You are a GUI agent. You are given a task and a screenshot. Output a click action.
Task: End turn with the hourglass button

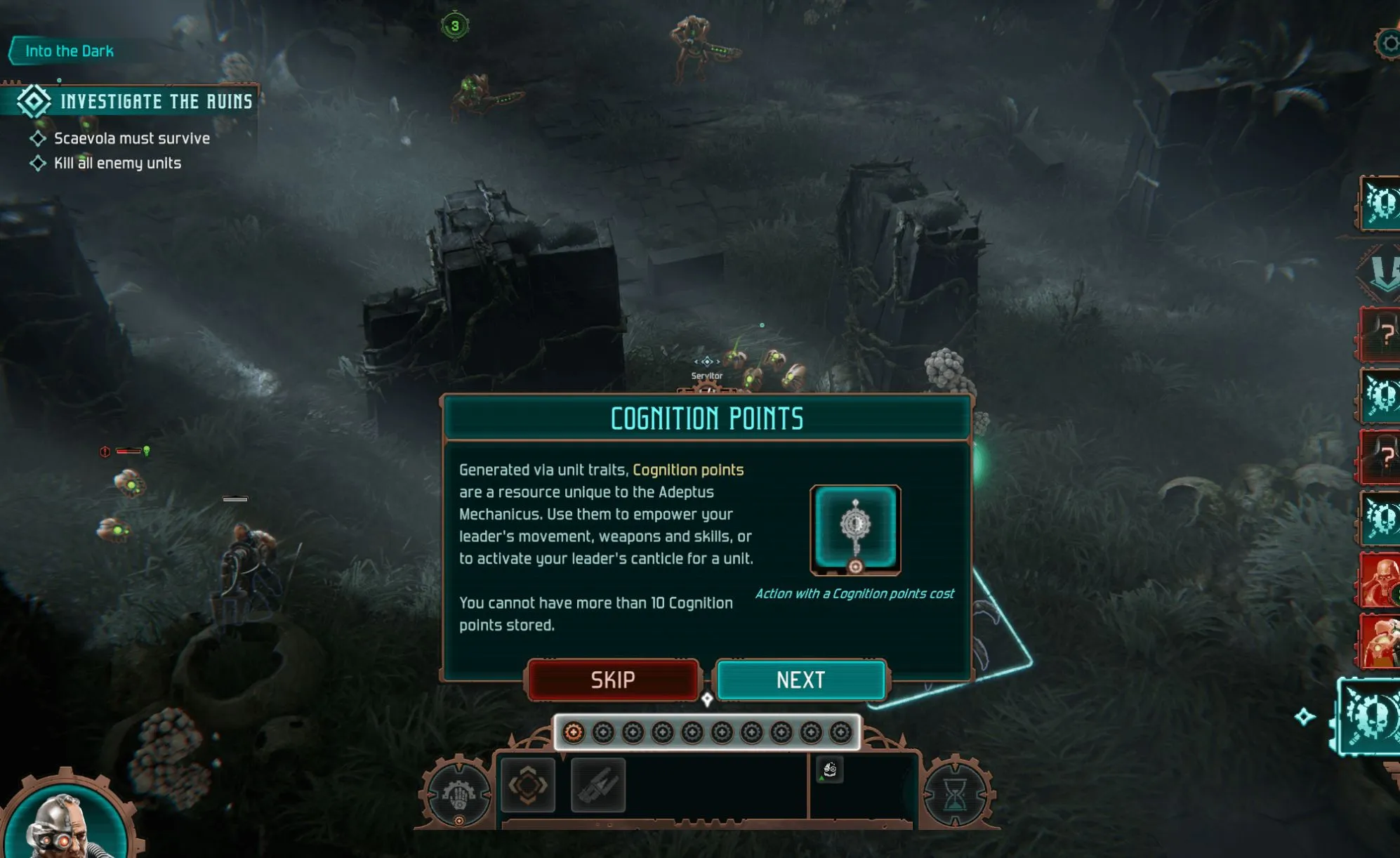pos(955,795)
